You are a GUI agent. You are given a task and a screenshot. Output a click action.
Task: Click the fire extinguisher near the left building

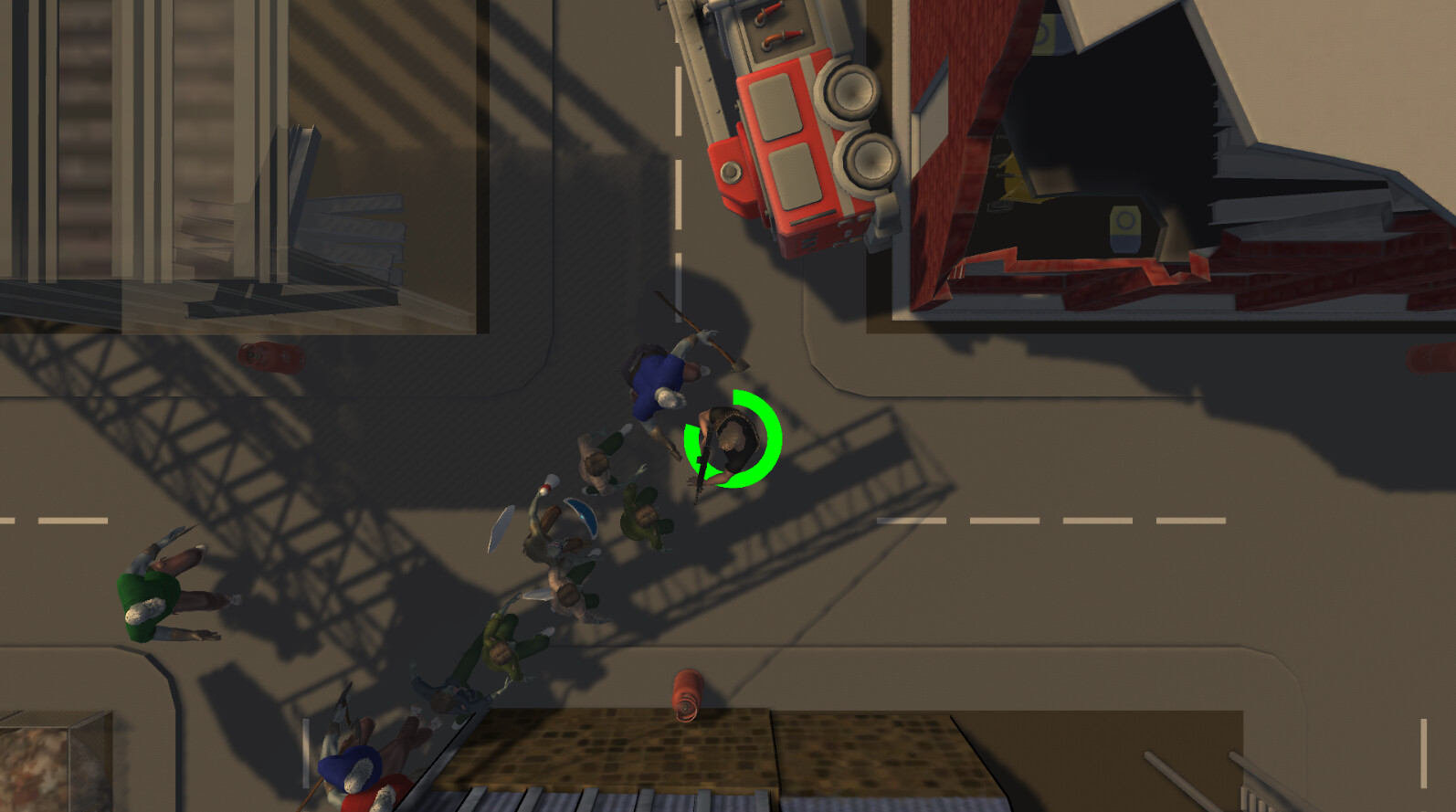point(269,358)
